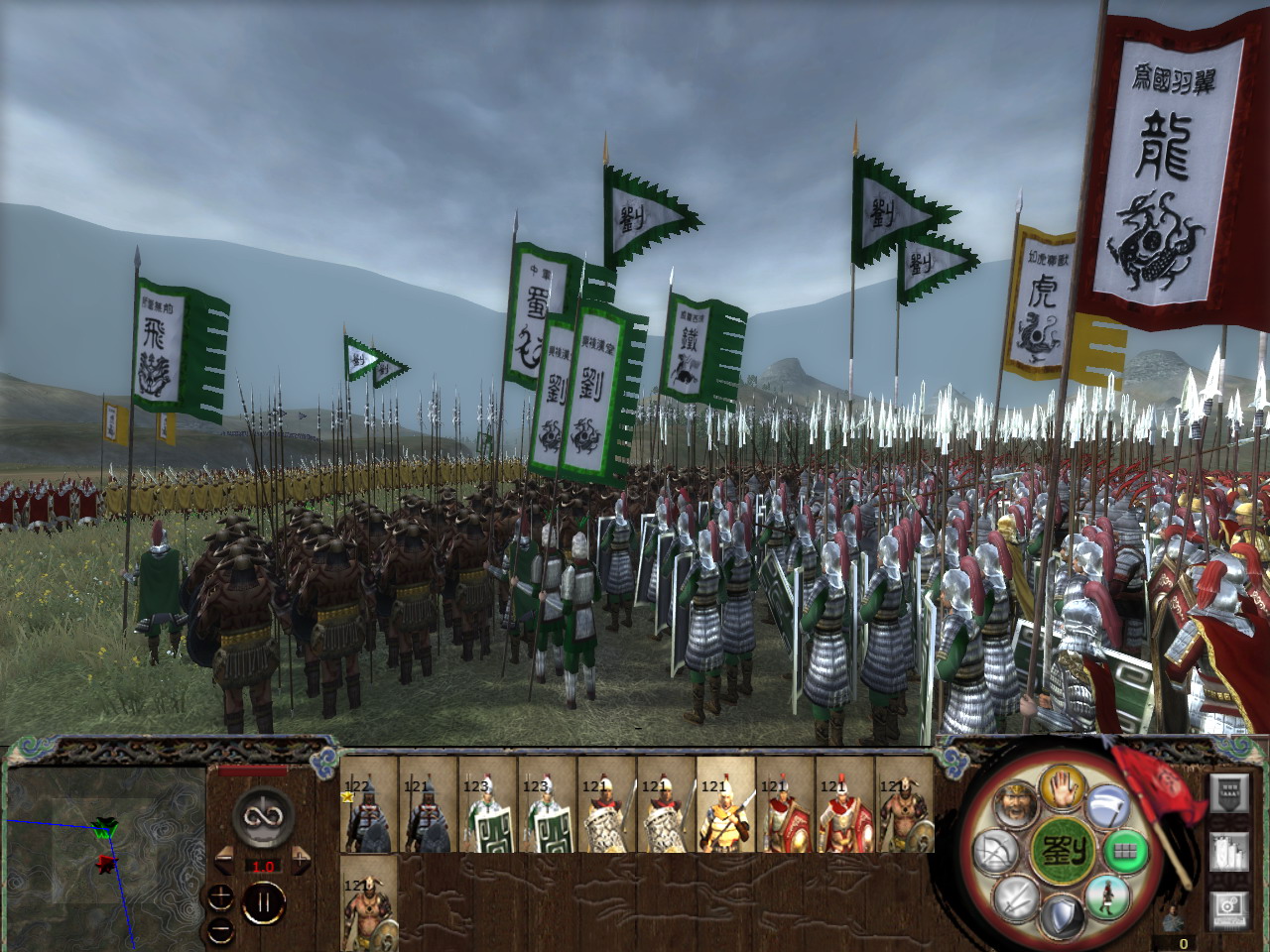Open group formations with the grid icon
Image resolution: width=1270 pixels, height=952 pixels.
1126,851
